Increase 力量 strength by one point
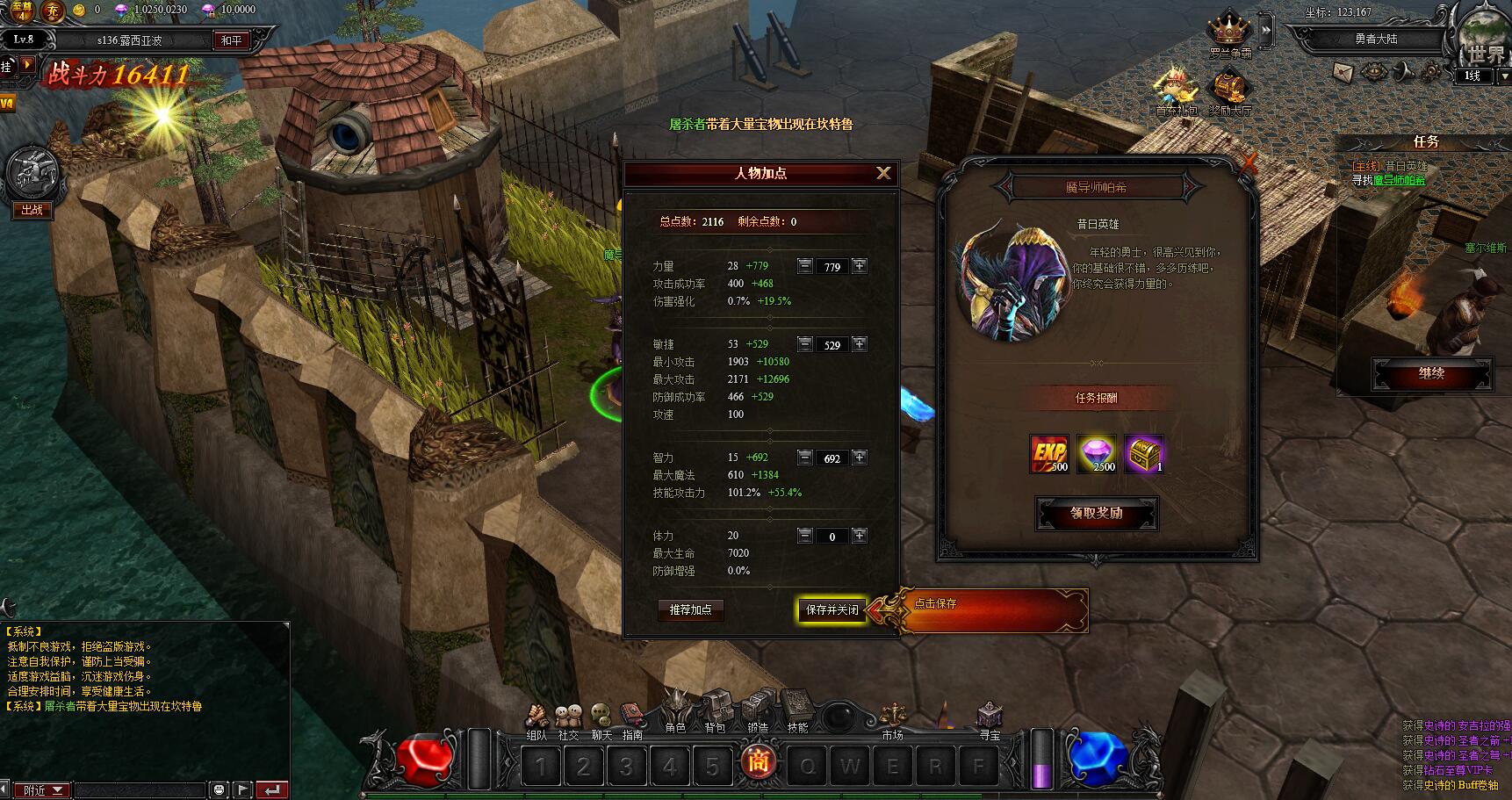This screenshot has height=800, width=1512. click(860, 266)
